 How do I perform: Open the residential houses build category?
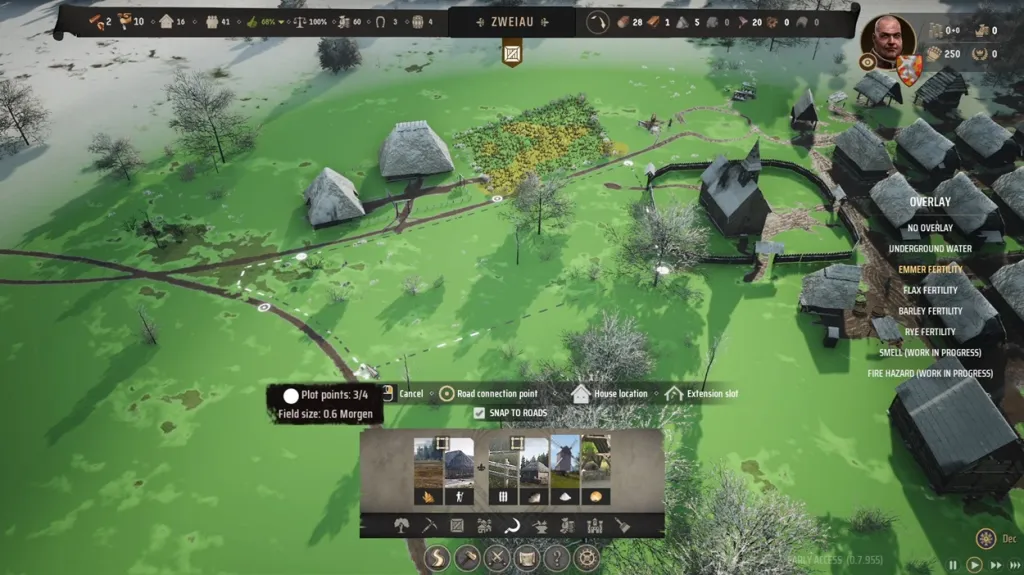485,525
